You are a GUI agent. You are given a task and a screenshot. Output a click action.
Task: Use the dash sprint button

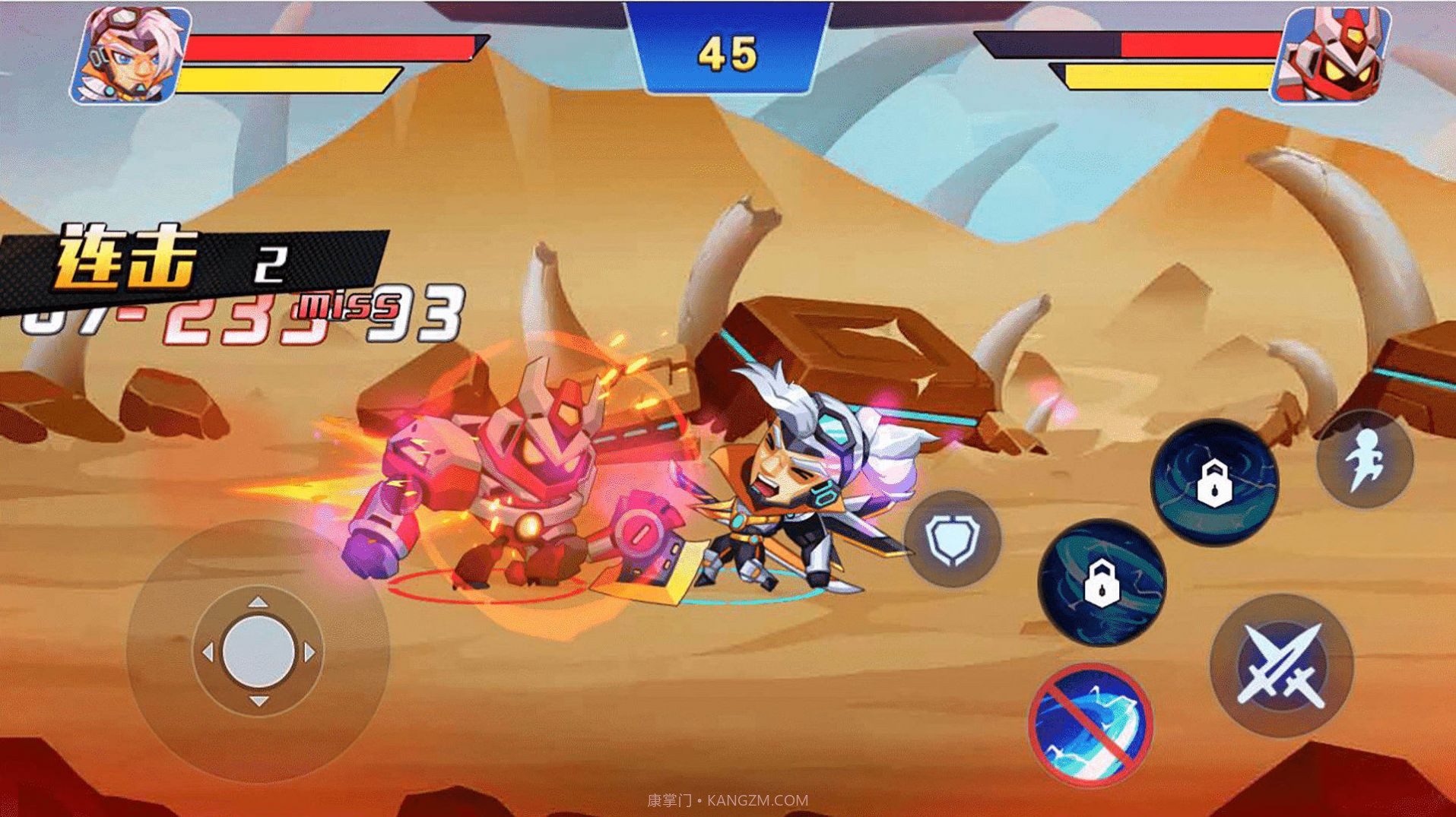coord(1365,459)
